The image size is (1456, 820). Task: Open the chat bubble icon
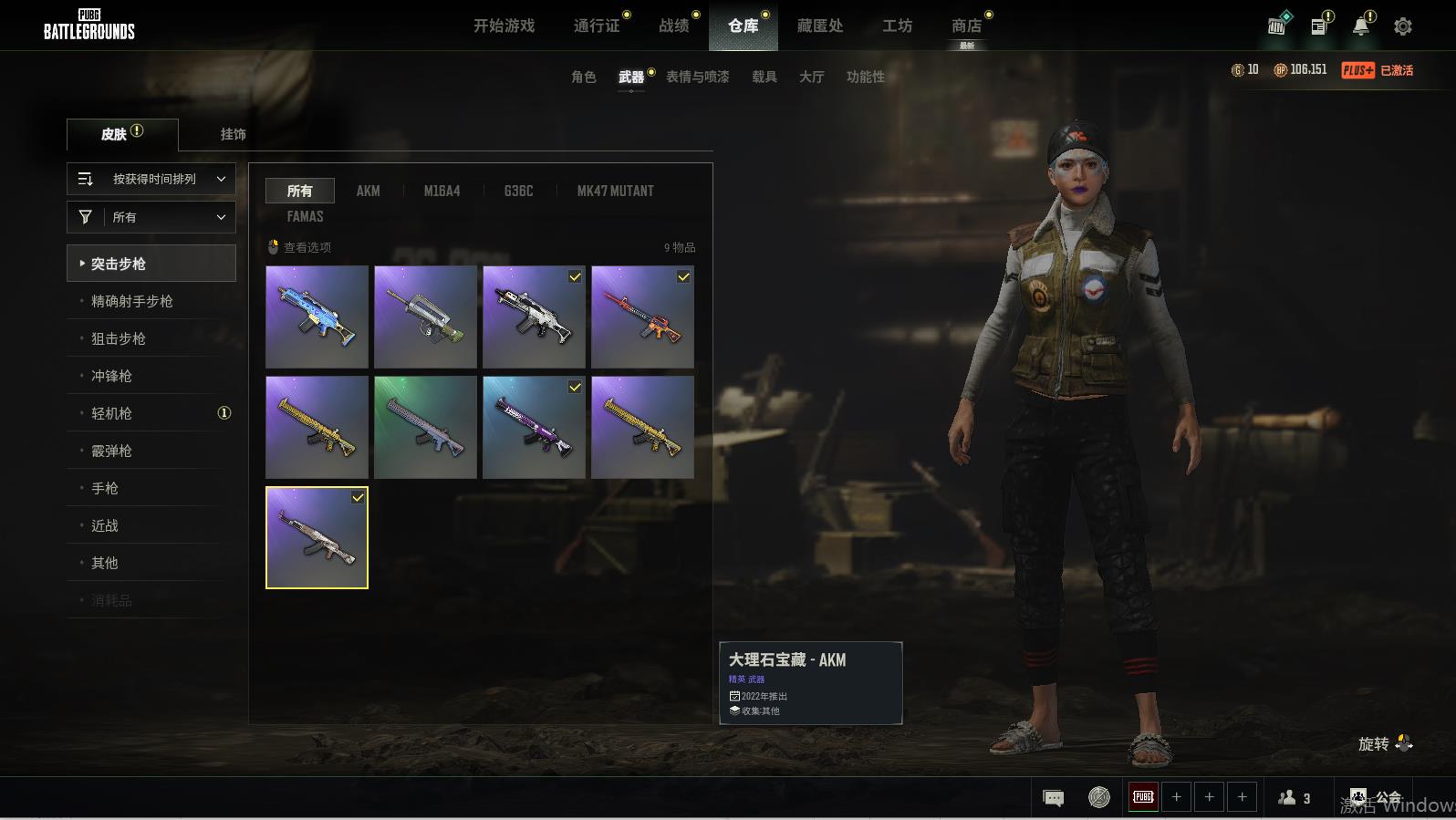click(x=1053, y=798)
